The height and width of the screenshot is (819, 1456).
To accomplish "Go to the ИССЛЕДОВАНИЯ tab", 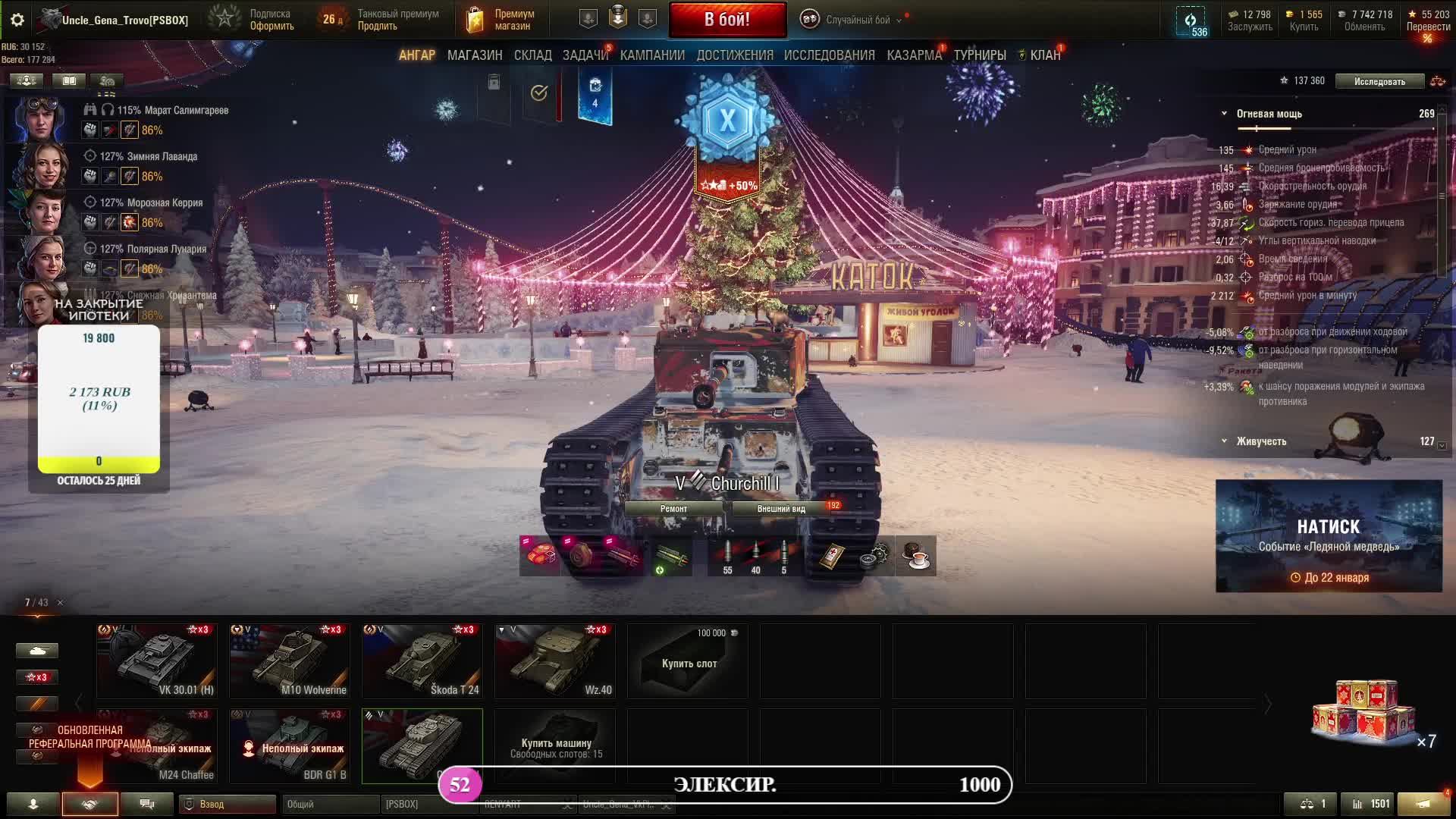I will [x=829, y=55].
